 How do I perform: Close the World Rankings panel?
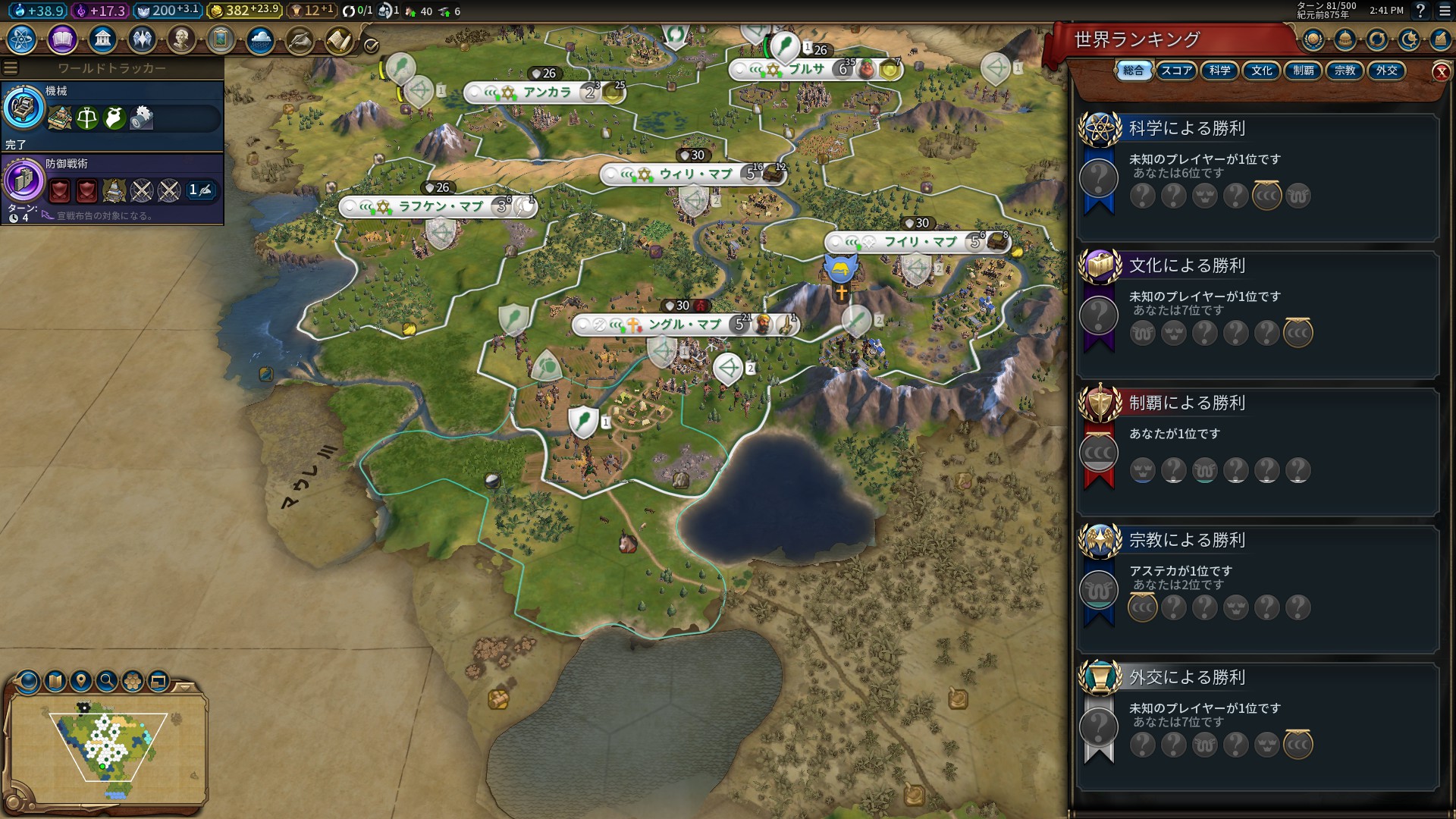1441,72
